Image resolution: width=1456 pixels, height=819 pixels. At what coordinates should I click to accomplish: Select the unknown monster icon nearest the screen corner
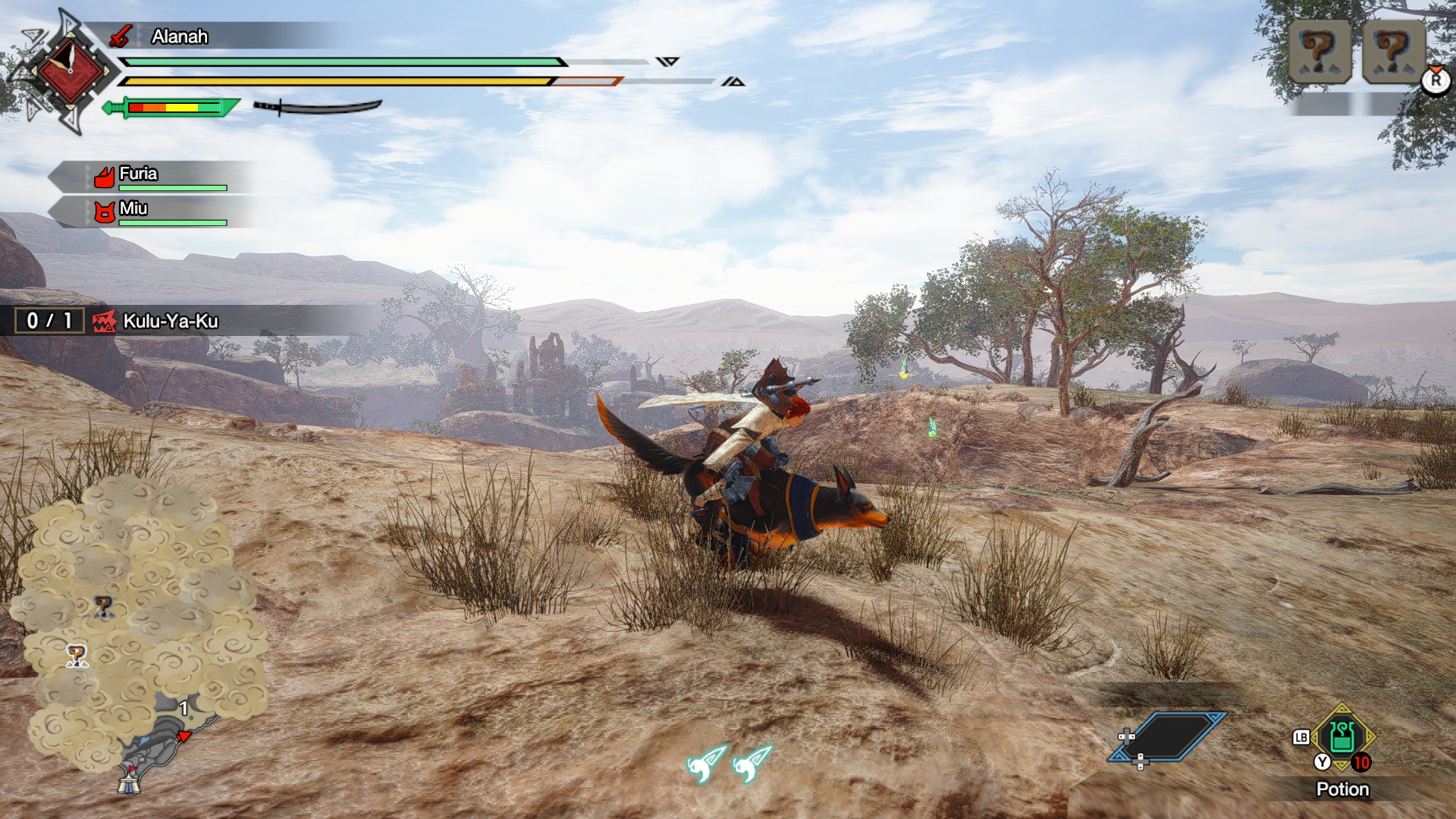point(1393,52)
